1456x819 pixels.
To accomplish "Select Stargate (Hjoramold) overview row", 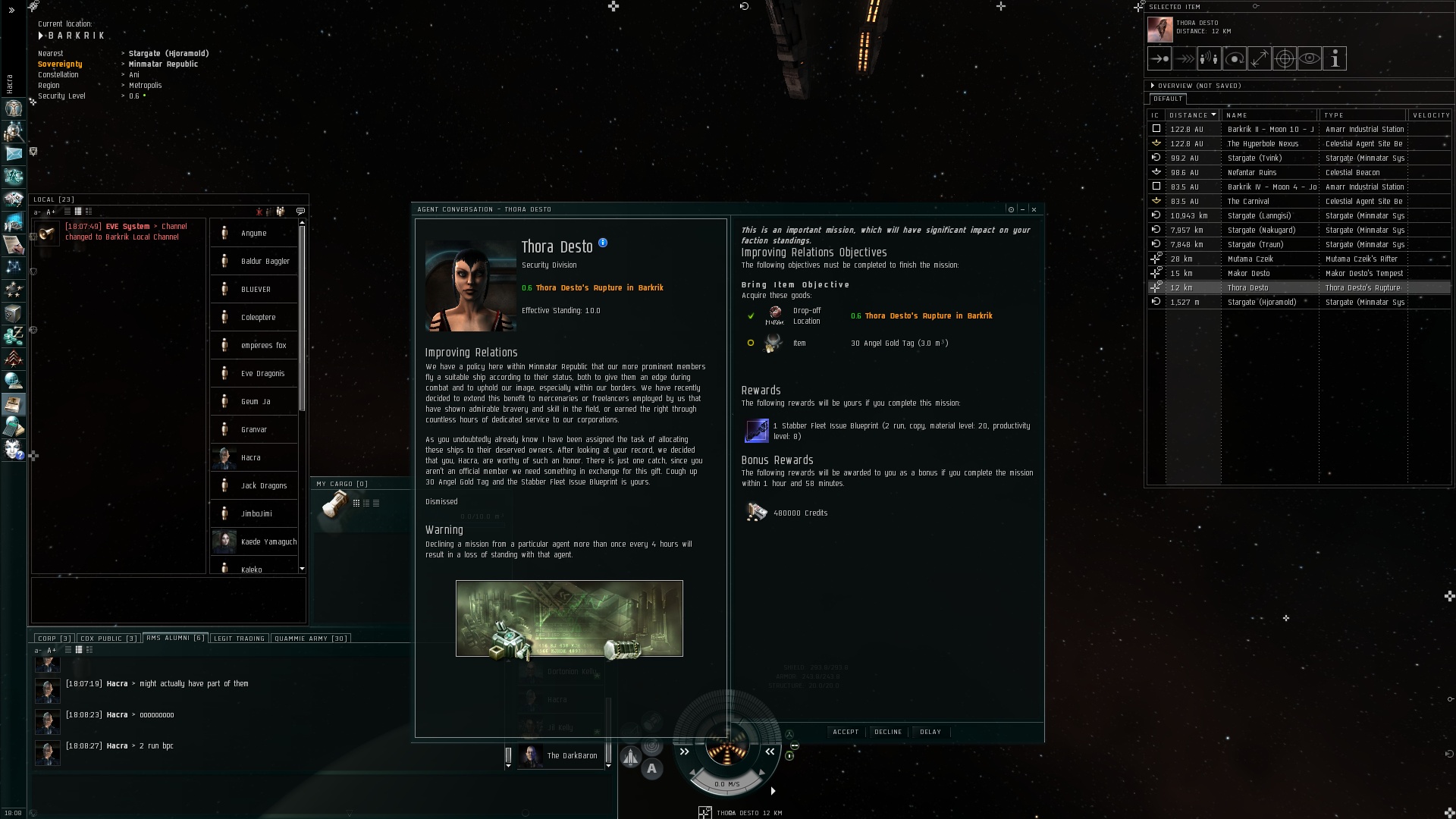I will (x=1261, y=302).
